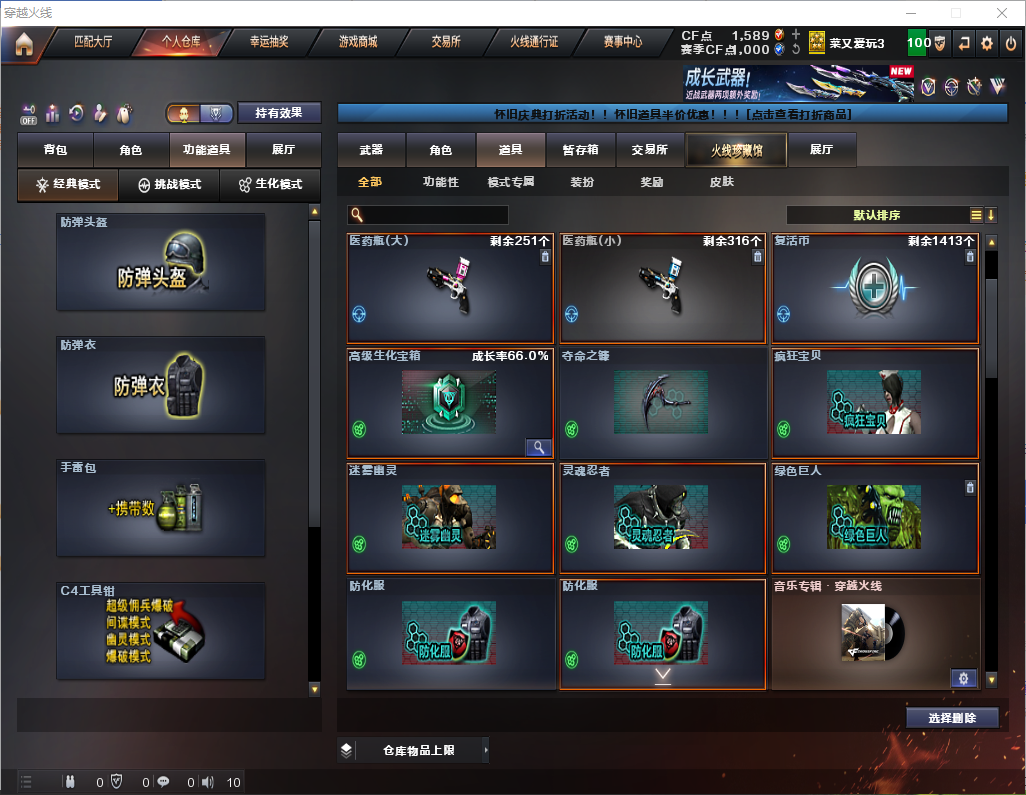This screenshot has height=795, width=1026.
Task: Close the game window
Action: click(1001, 13)
